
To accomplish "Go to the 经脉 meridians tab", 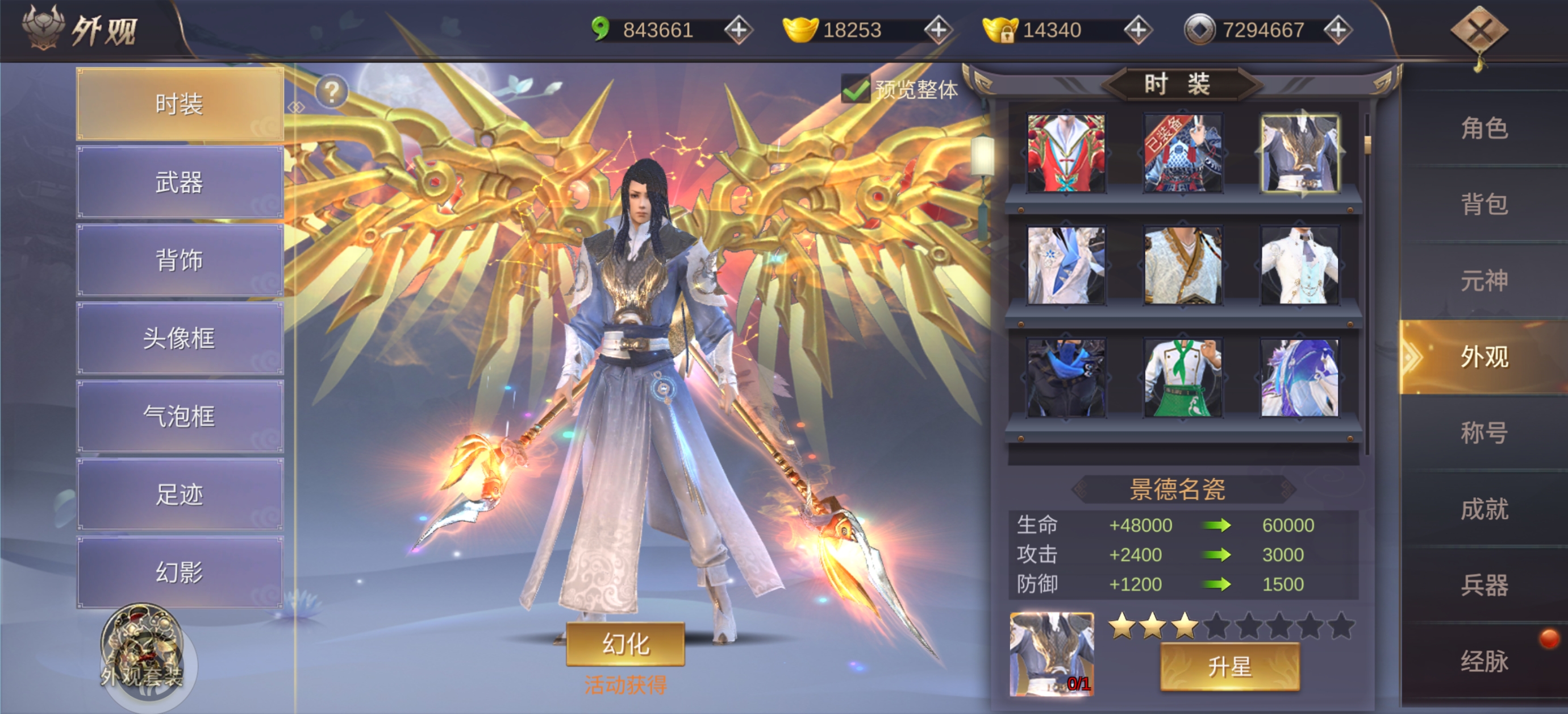I will (1484, 661).
